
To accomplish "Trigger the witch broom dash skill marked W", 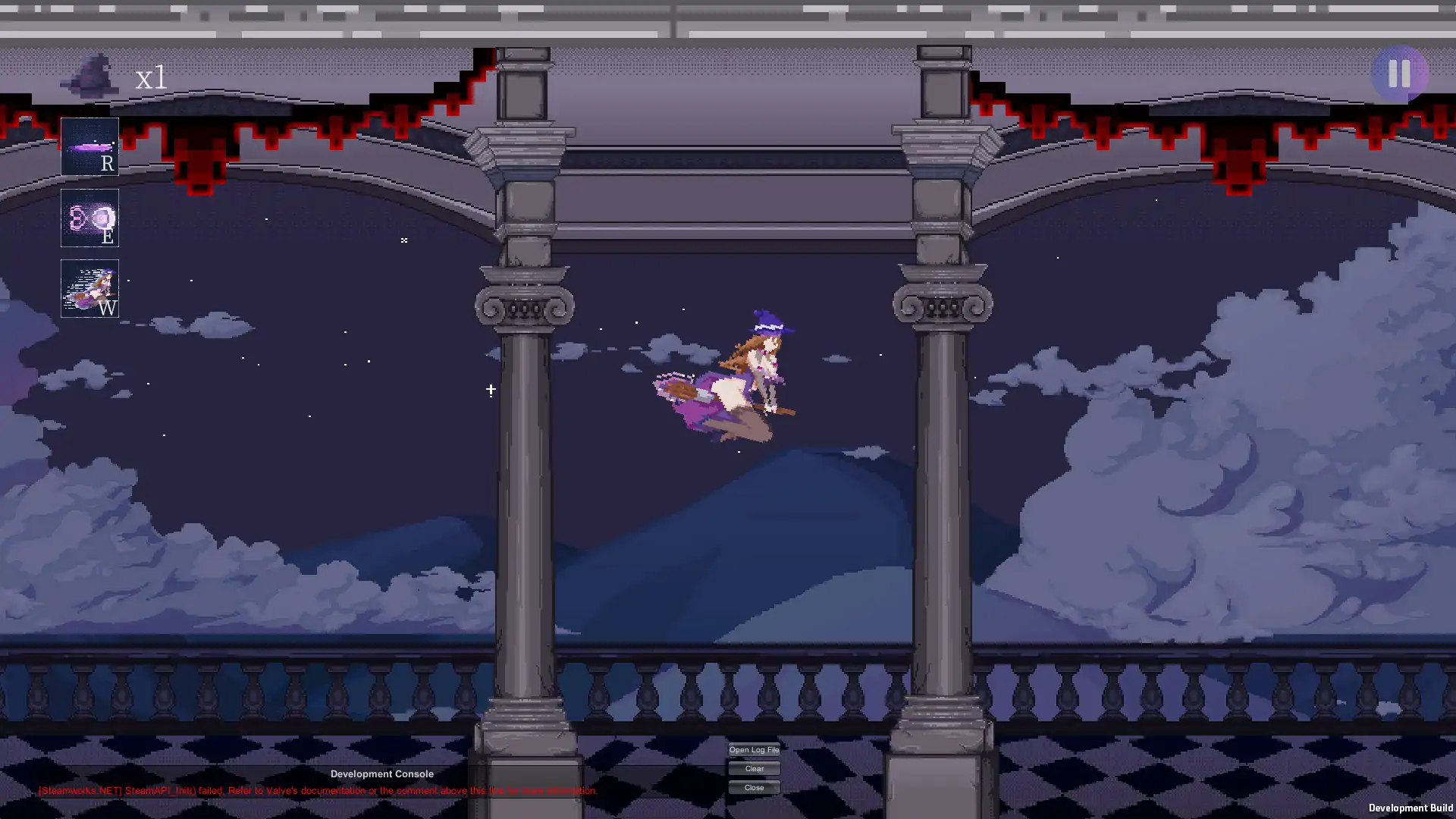I will [x=89, y=289].
